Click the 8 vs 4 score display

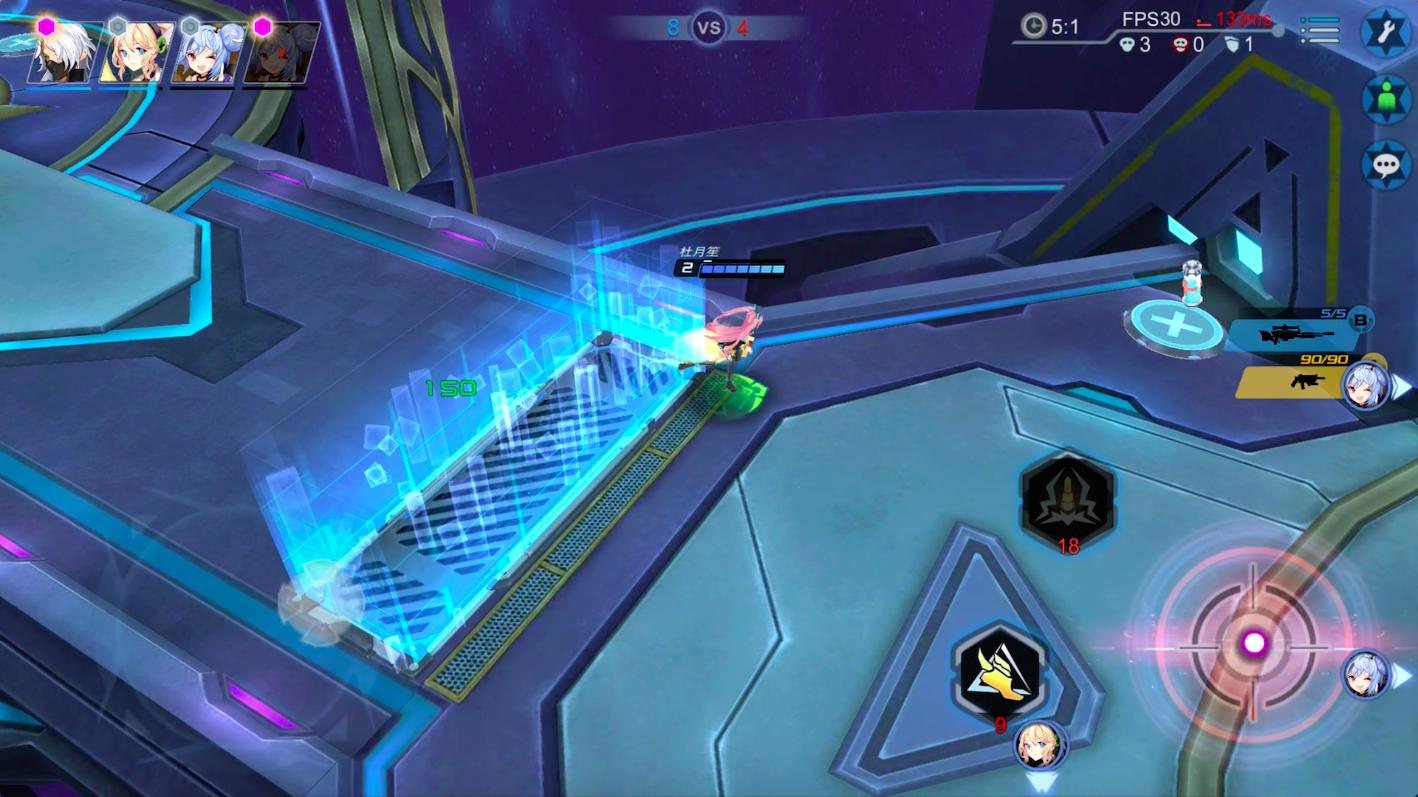click(708, 28)
